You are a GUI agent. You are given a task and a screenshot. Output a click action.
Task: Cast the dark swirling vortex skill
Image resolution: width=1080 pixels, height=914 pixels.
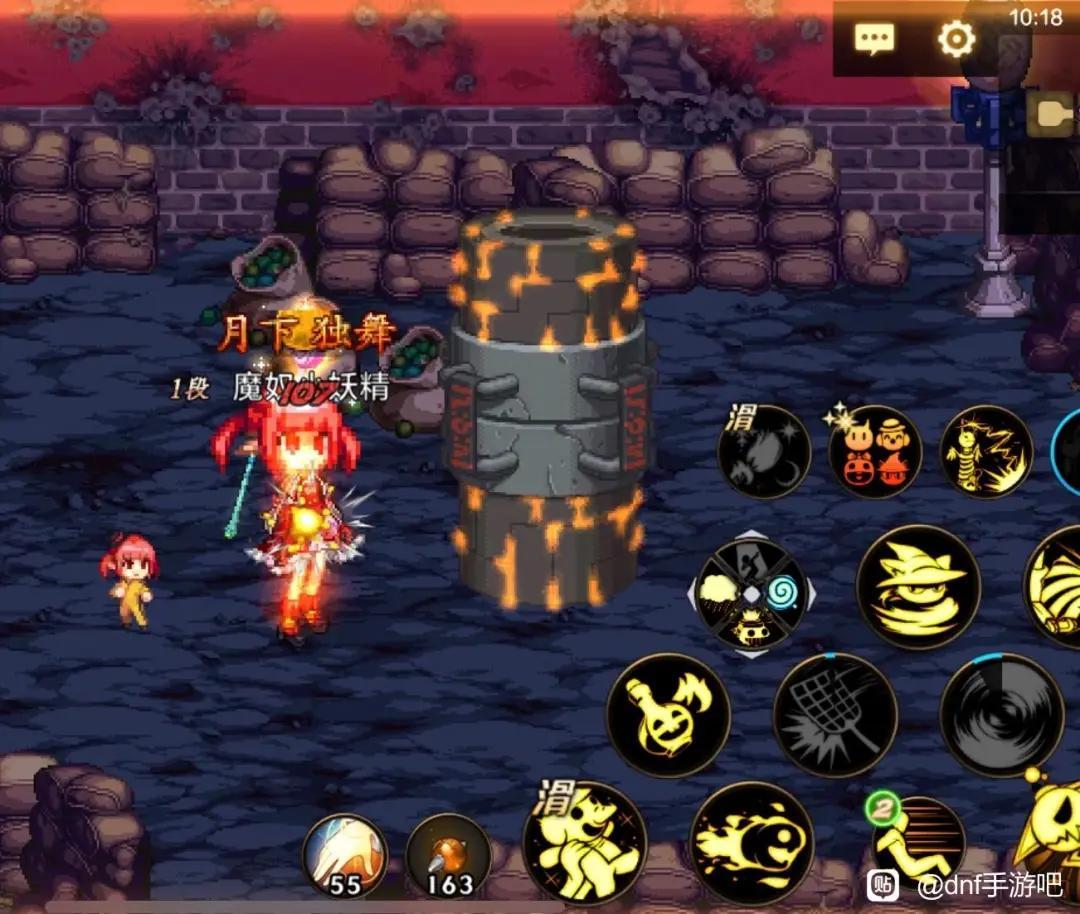coord(1001,715)
